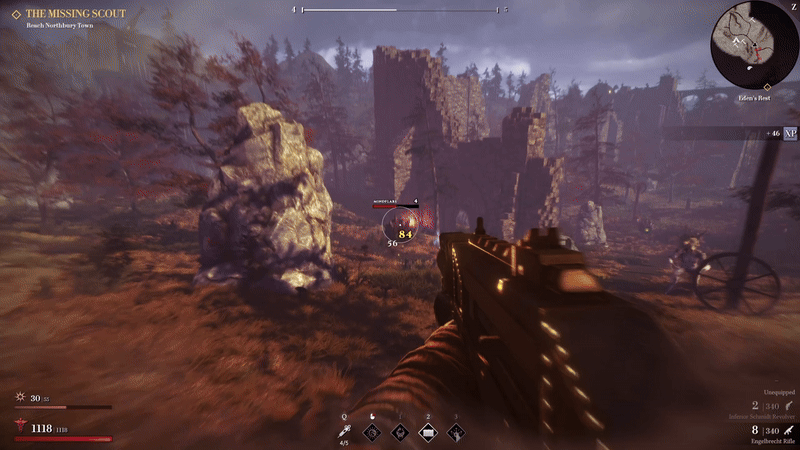Activate the horned demon face ability
Image resolution: width=800 pixels, height=450 pixels.
(x=400, y=433)
